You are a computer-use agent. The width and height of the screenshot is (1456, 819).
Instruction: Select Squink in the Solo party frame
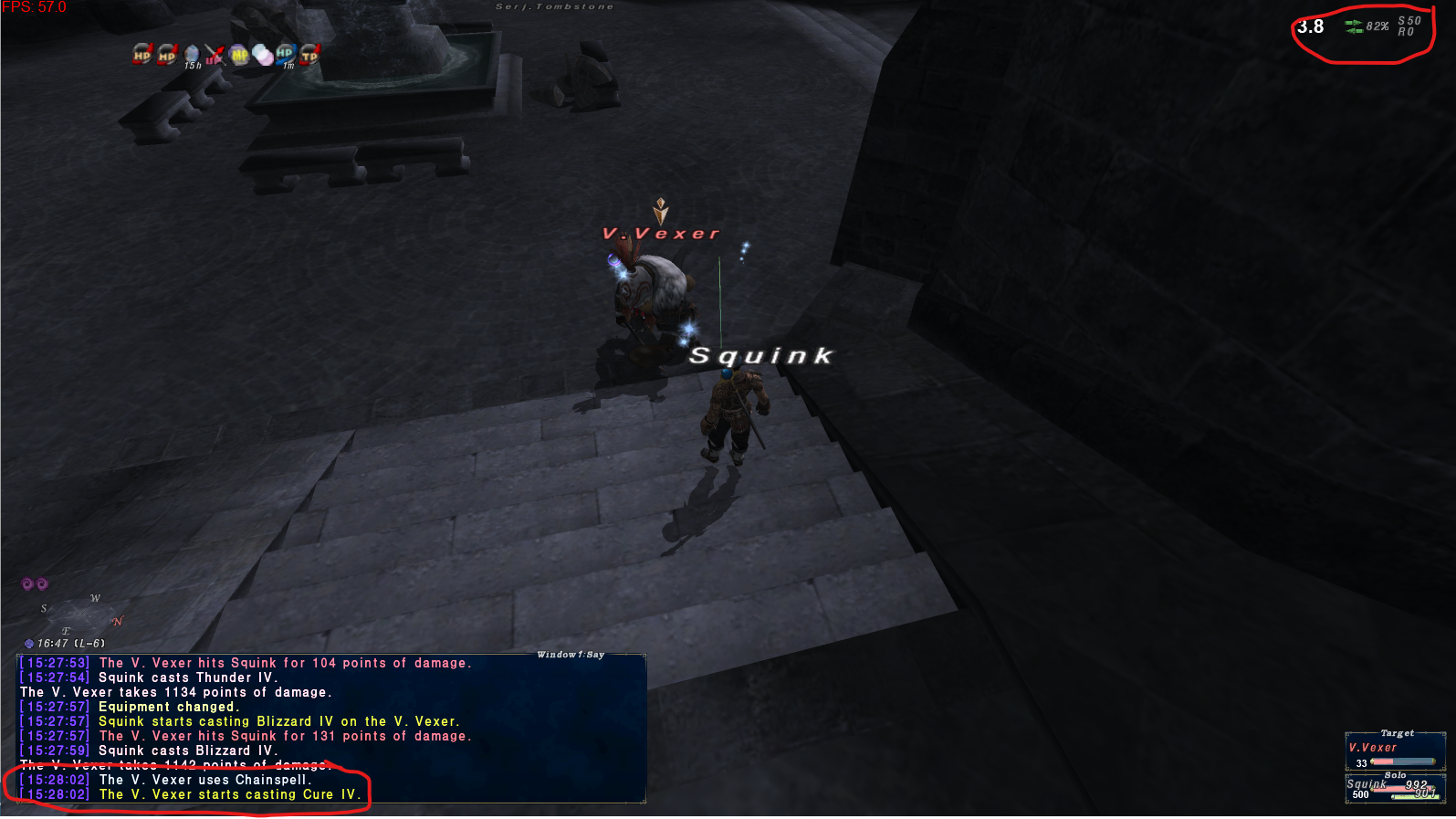click(1366, 783)
